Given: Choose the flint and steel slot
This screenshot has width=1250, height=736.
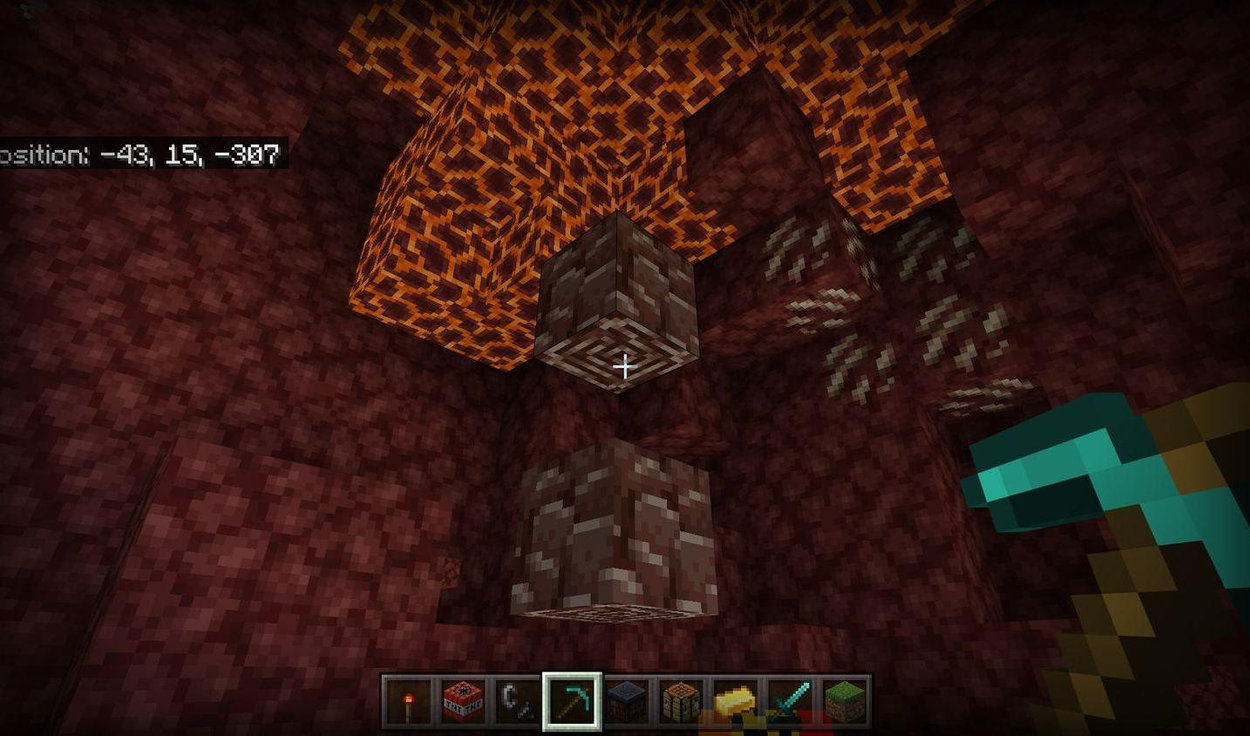Looking at the screenshot, I should pos(517,701).
